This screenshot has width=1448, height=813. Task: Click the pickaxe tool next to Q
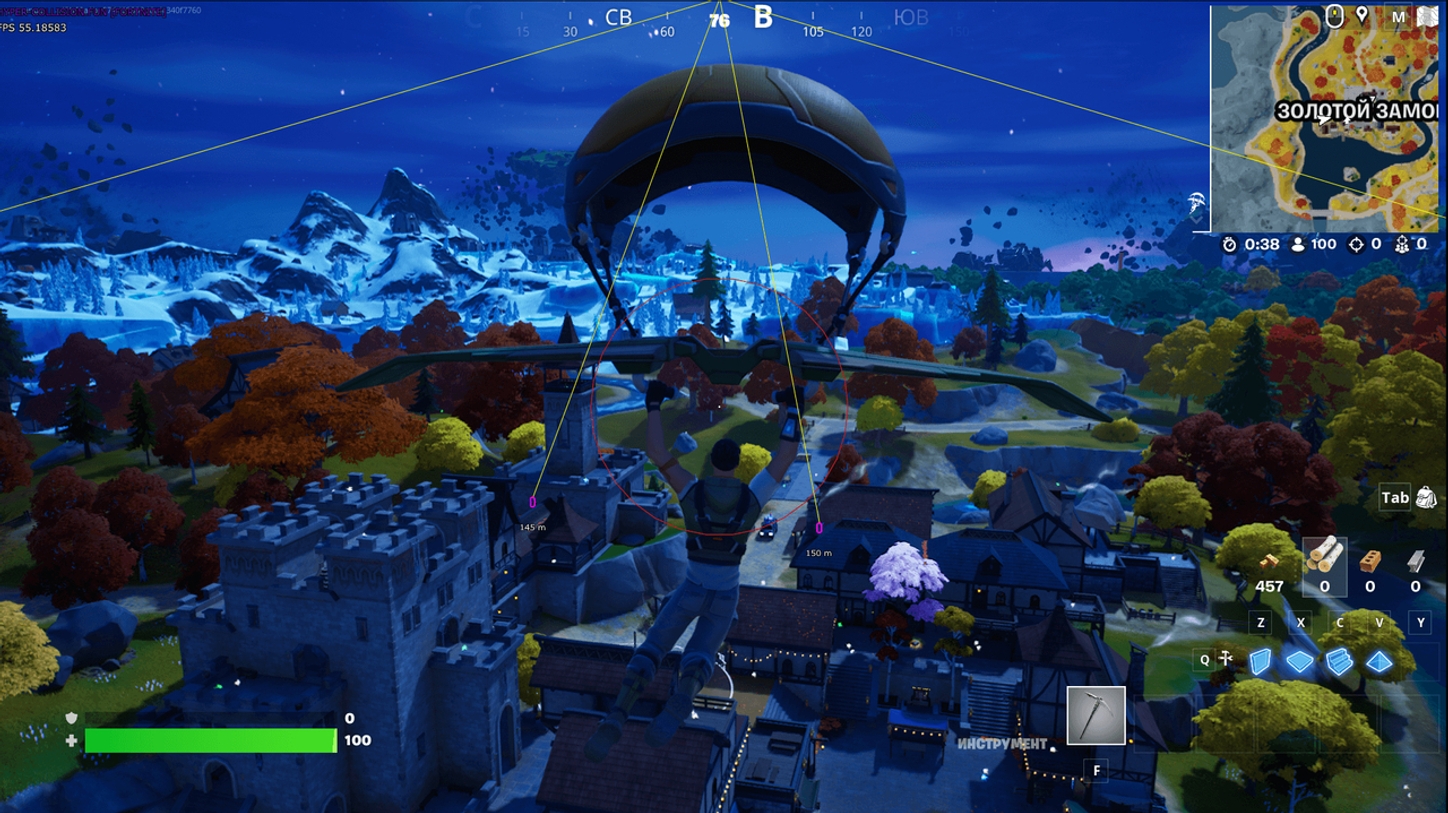pyautogui.click(x=1224, y=659)
